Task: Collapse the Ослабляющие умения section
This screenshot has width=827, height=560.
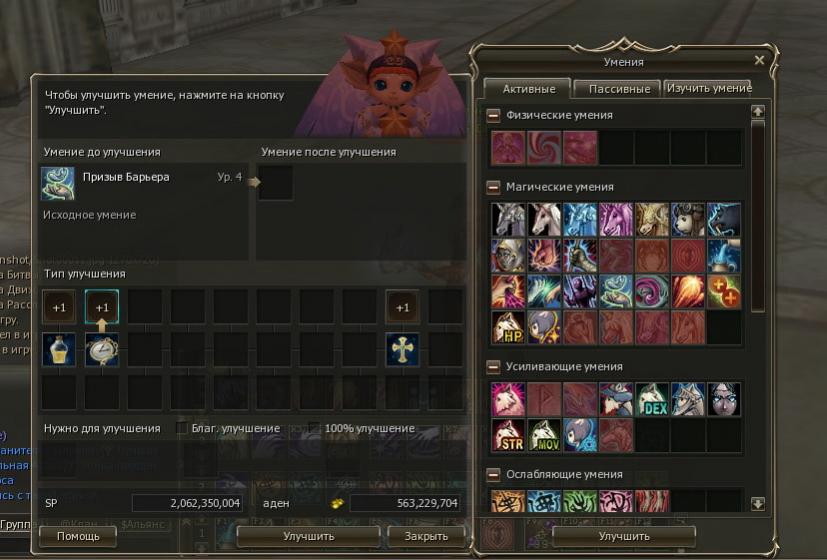Action: tap(494, 475)
